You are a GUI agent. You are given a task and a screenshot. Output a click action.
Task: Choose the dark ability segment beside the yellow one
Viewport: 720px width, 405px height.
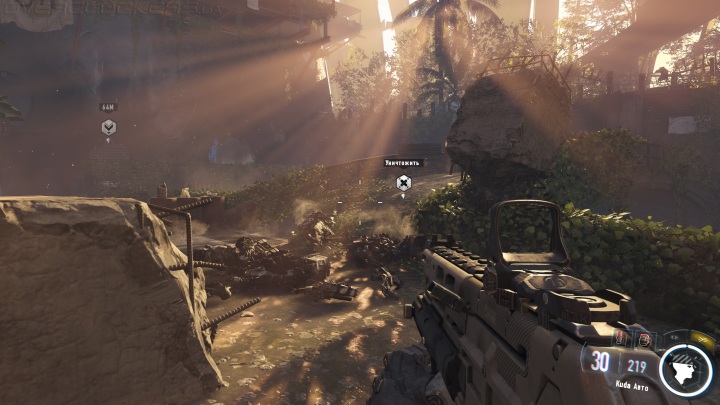pyautogui.click(x=675, y=336)
